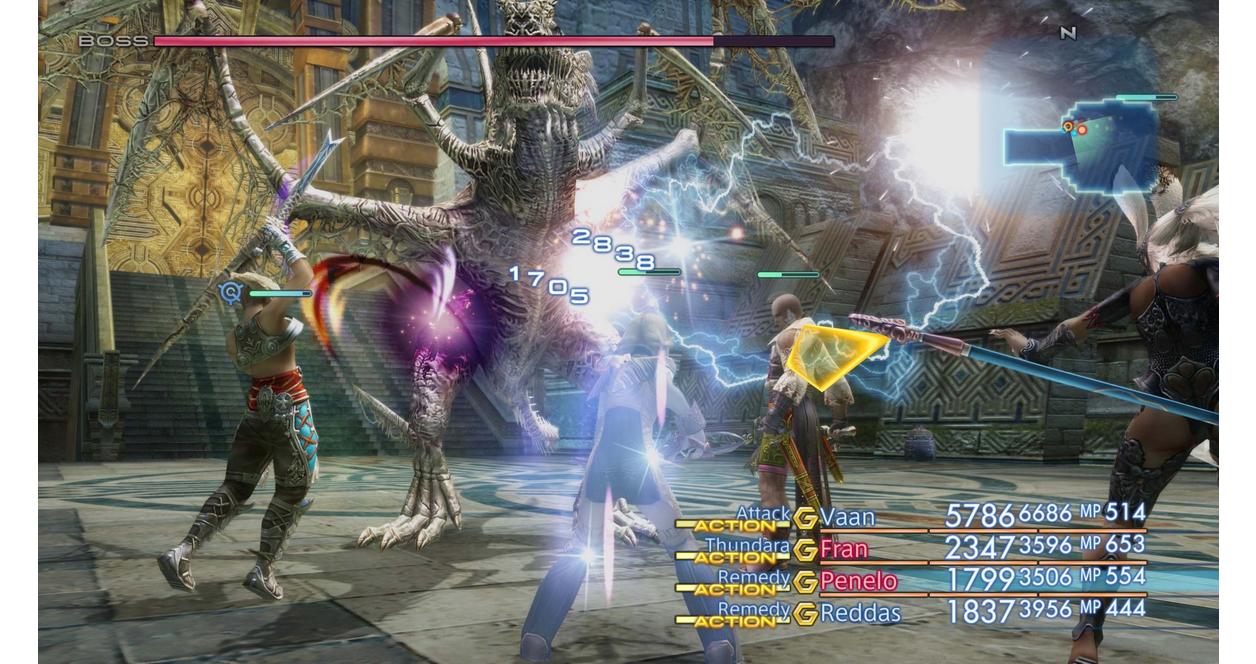Viewport: 1256px width, 664px height.
Task: Toggle Fran's gambit G icon
Action: (x=805, y=550)
